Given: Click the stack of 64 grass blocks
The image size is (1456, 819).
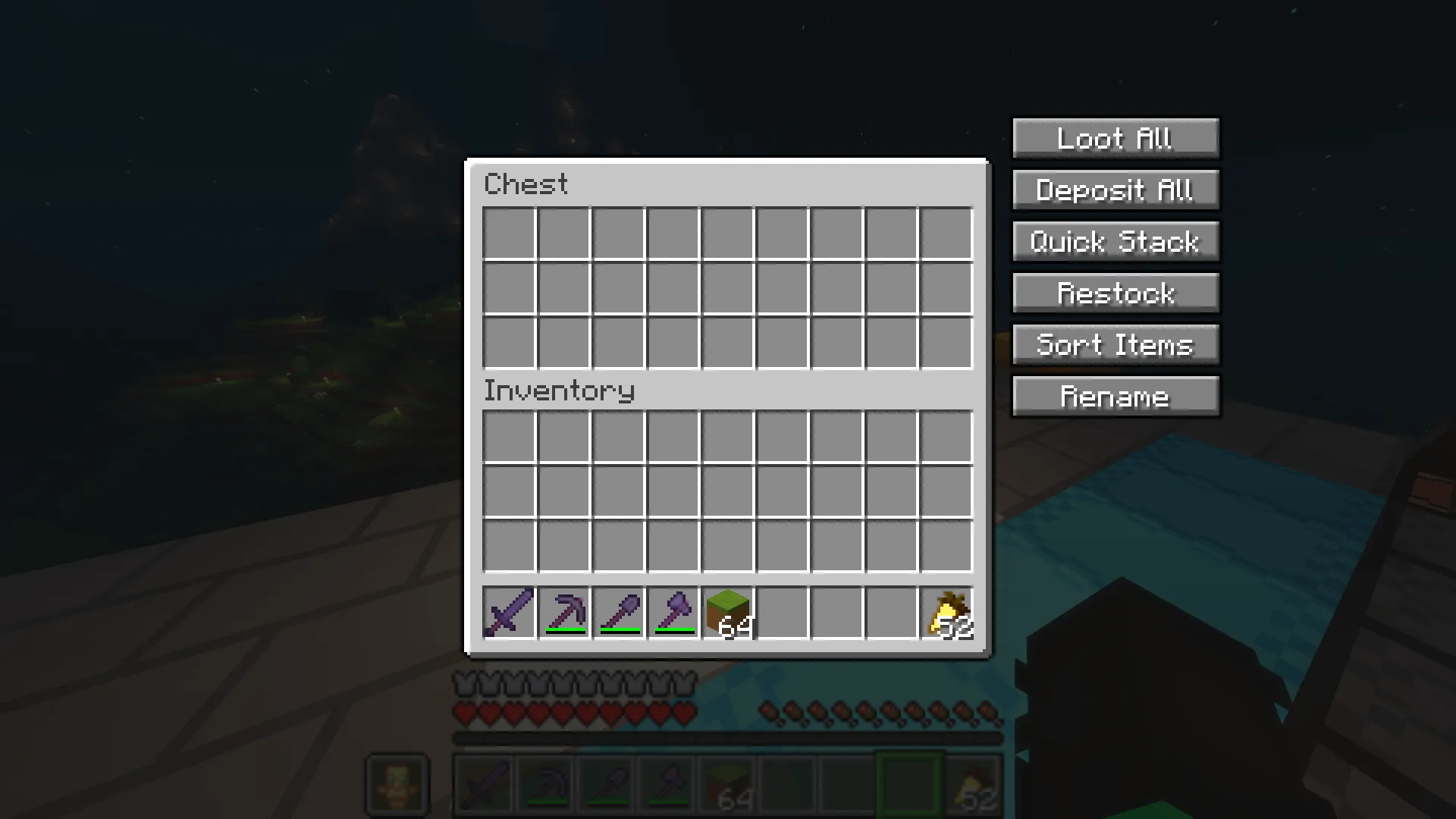Looking at the screenshot, I should 726,613.
